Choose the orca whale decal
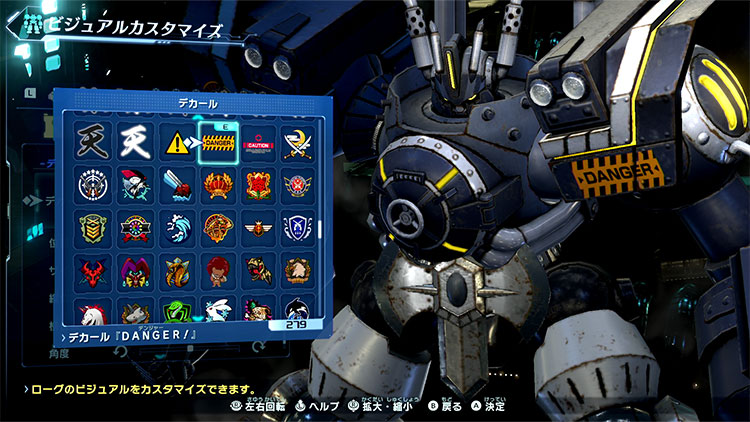Screen dimensions: 750x422 tap(298, 309)
